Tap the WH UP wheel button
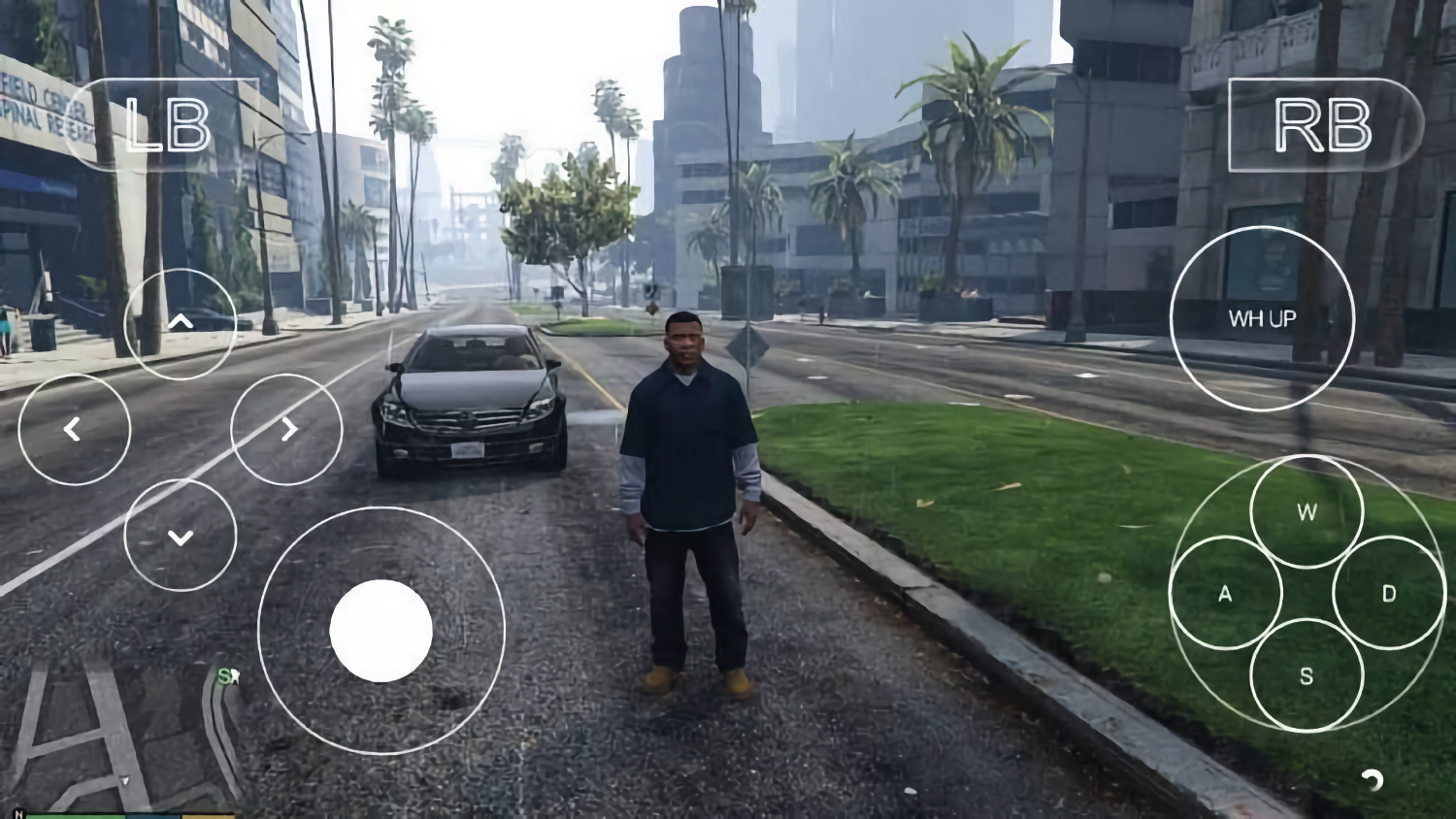 [1264, 318]
